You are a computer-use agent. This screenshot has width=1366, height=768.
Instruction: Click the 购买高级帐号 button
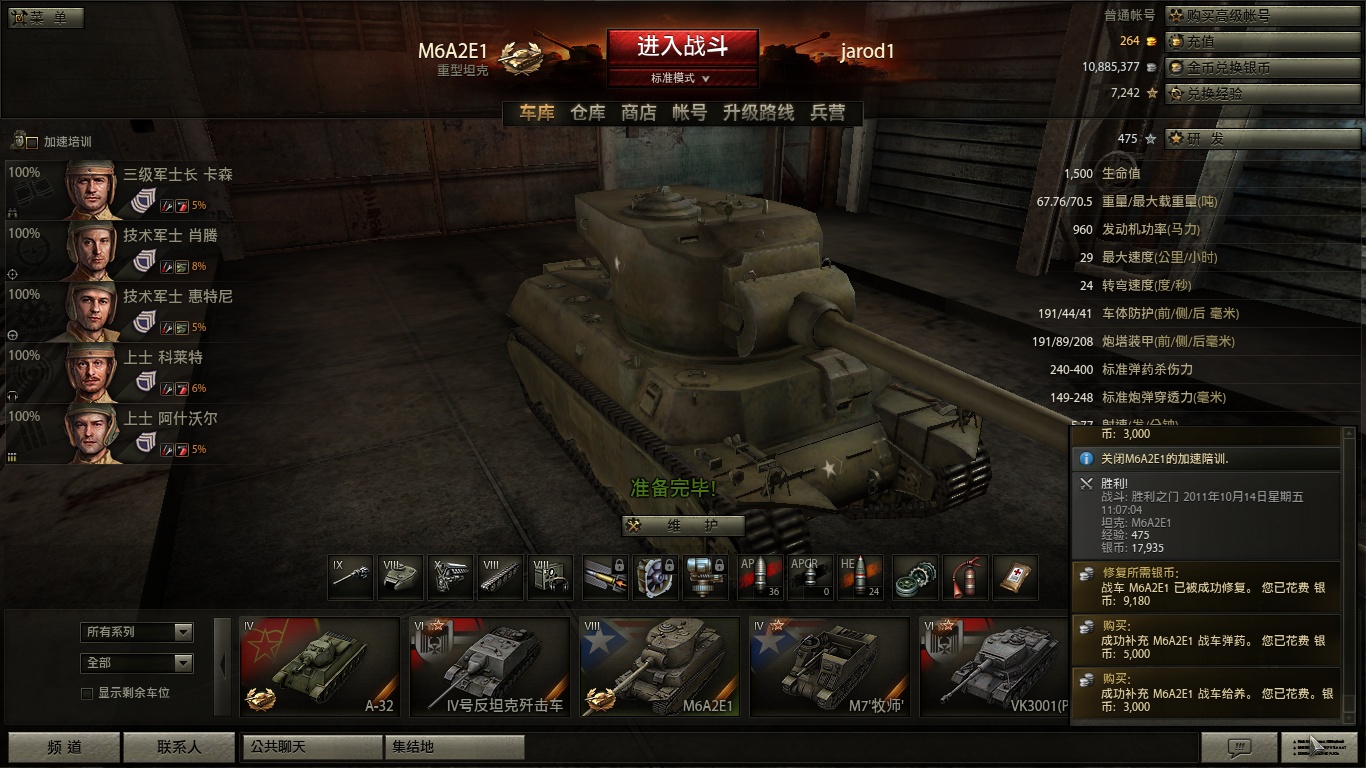pos(1262,16)
